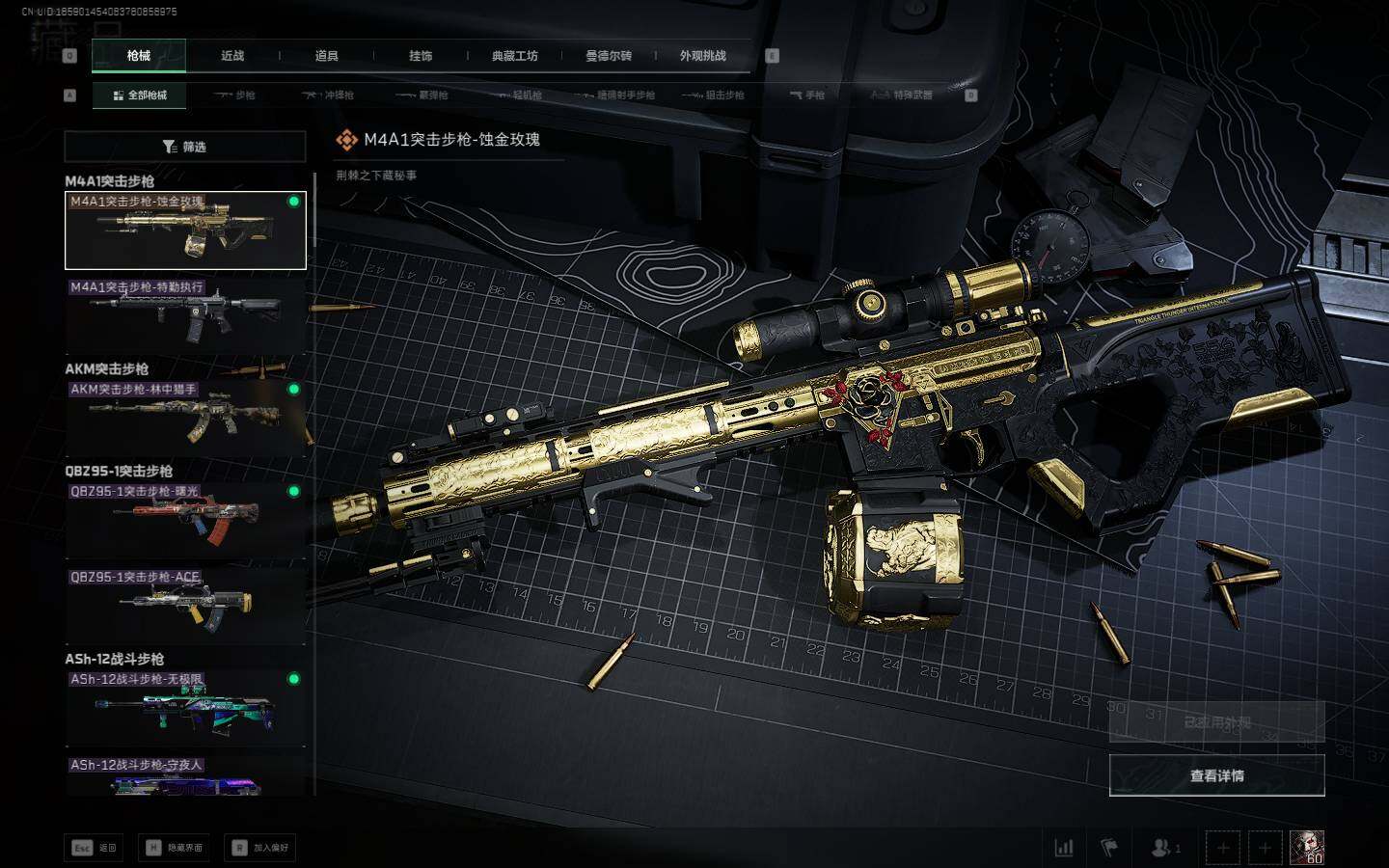
Task: Click the player avatar portrait
Action: 1307,848
